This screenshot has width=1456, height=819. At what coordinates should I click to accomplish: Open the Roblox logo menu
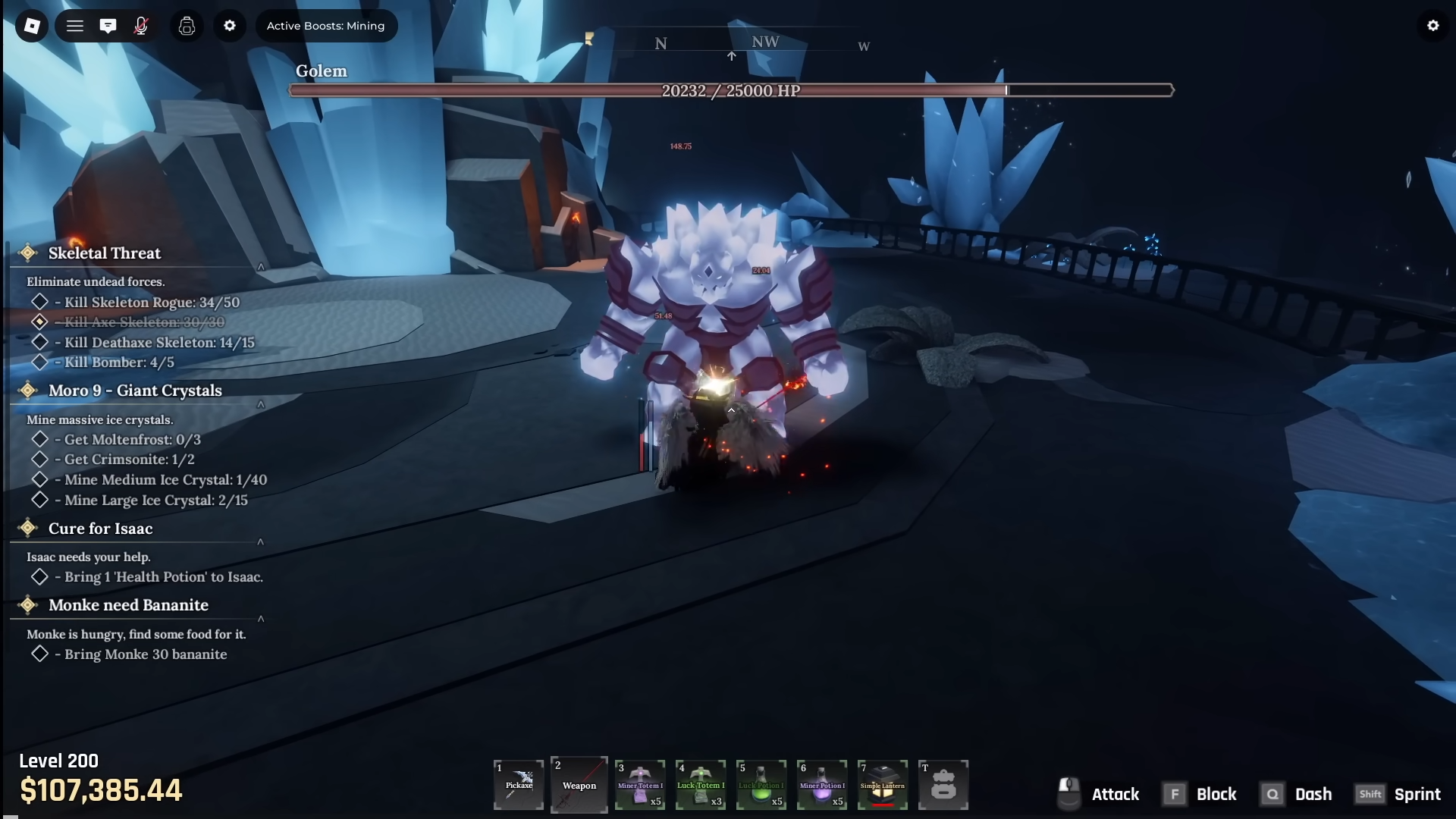32,26
